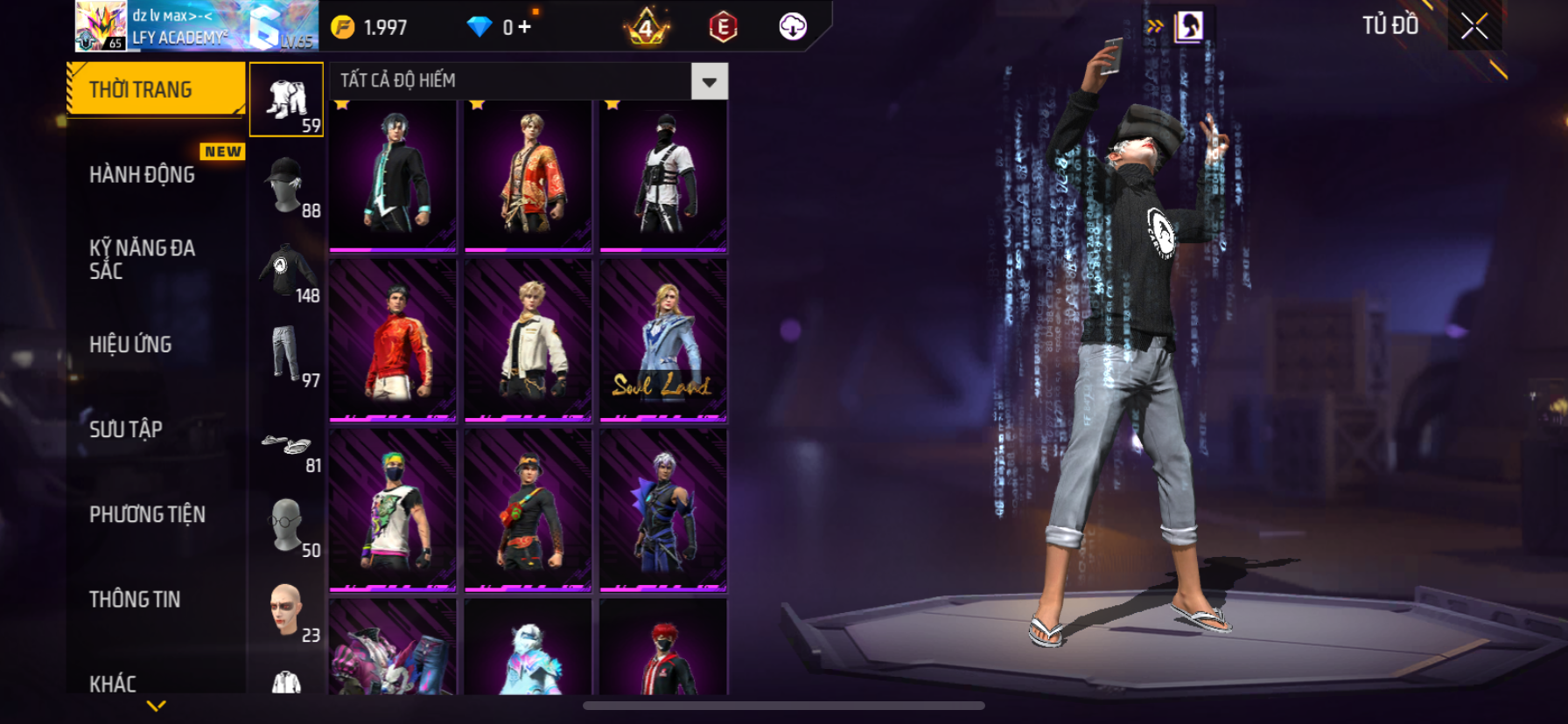Select the pants subcategory with 97 items

point(286,354)
